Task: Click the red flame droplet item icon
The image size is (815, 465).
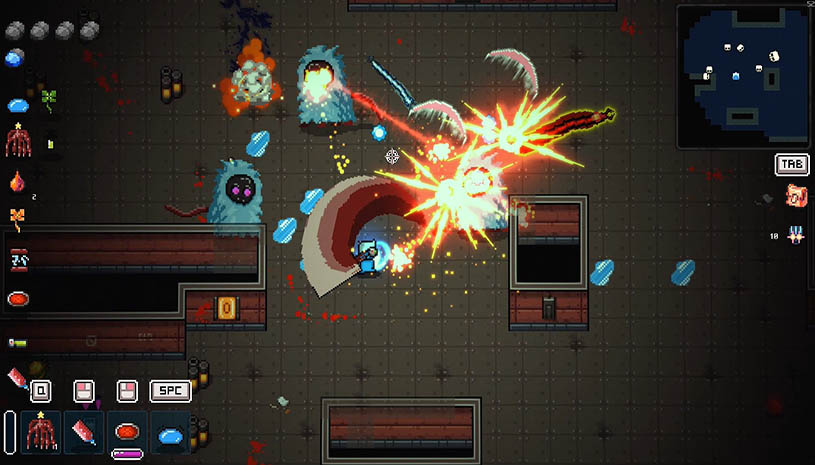Action: coord(17,182)
